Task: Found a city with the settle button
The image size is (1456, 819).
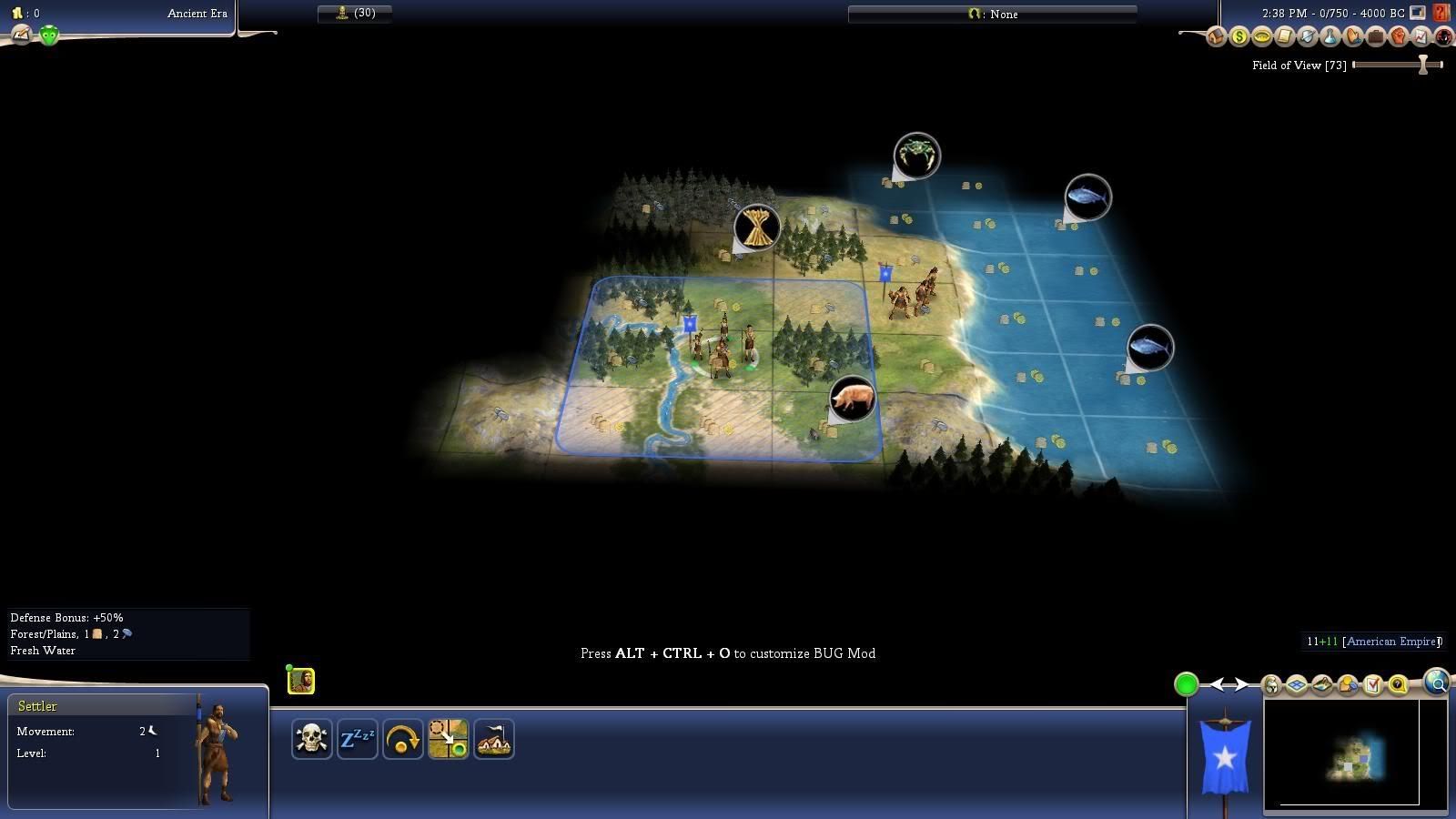Action: click(x=493, y=739)
